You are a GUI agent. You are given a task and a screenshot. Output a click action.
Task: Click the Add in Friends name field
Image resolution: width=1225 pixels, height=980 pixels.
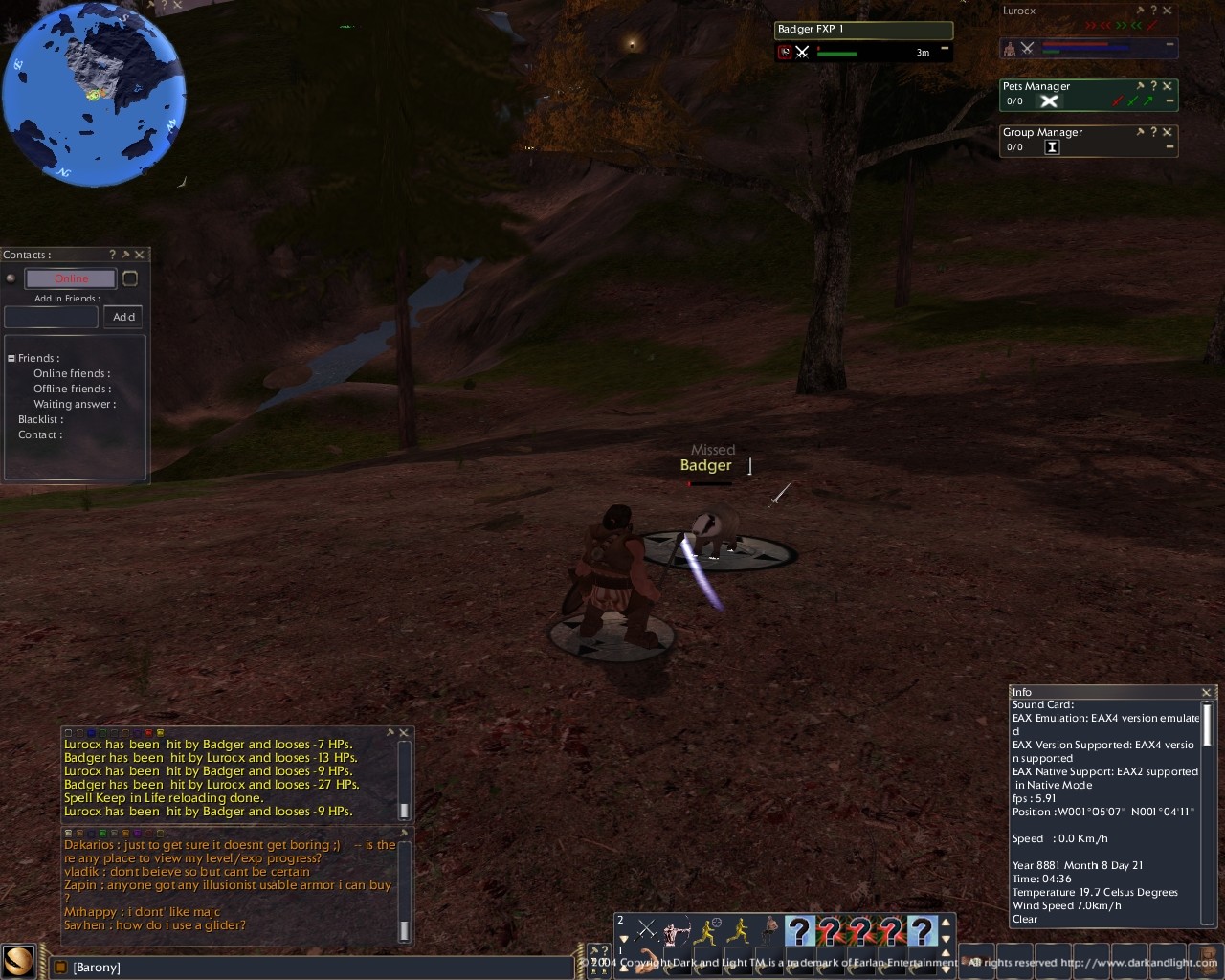[x=51, y=317]
